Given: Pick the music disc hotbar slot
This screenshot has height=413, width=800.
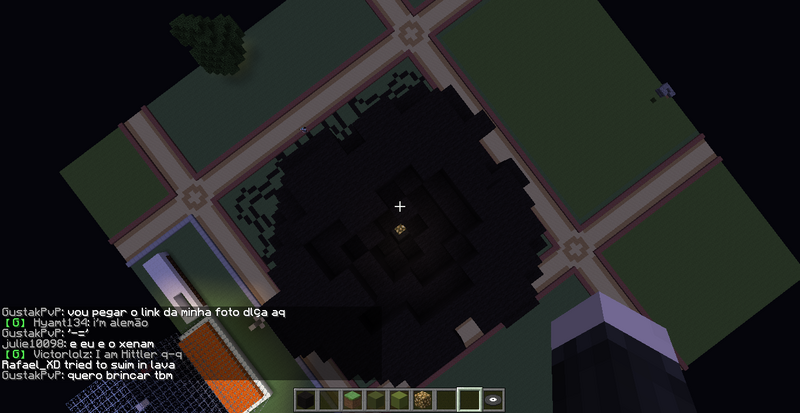Looking at the screenshot, I should pyautogui.click(x=492, y=400).
